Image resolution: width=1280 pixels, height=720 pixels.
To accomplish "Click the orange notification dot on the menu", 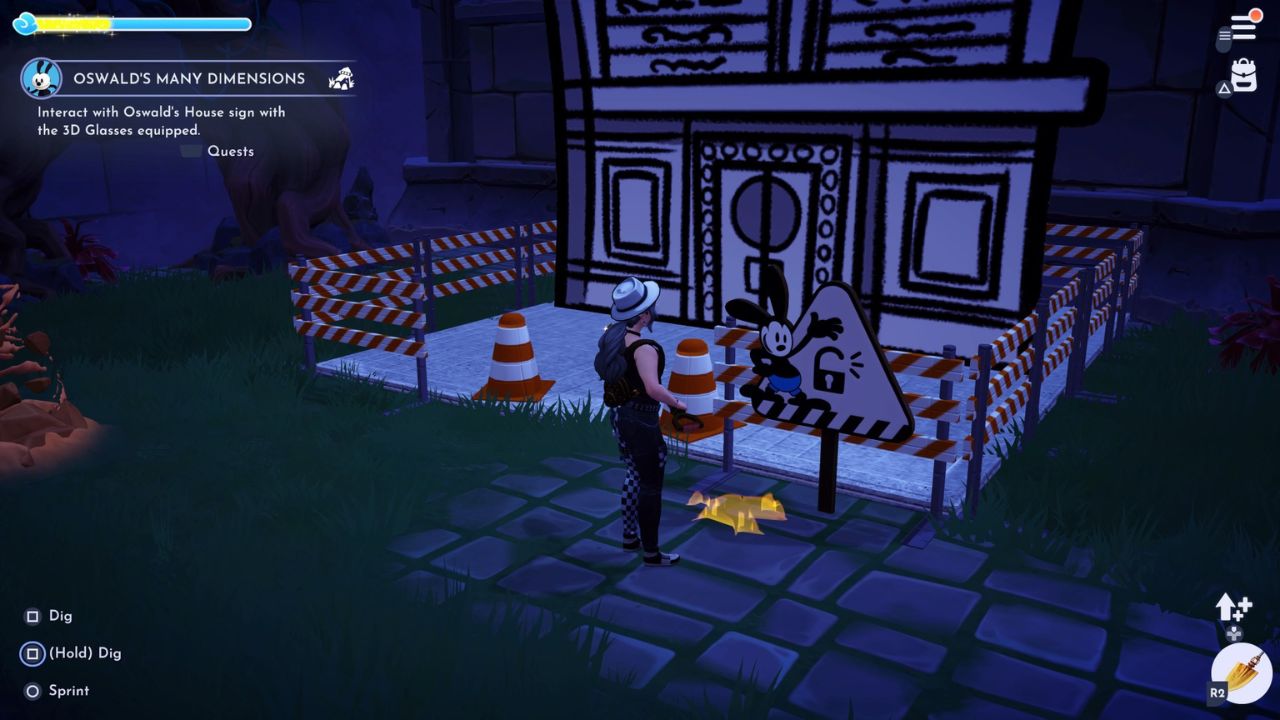I will coord(1255,15).
